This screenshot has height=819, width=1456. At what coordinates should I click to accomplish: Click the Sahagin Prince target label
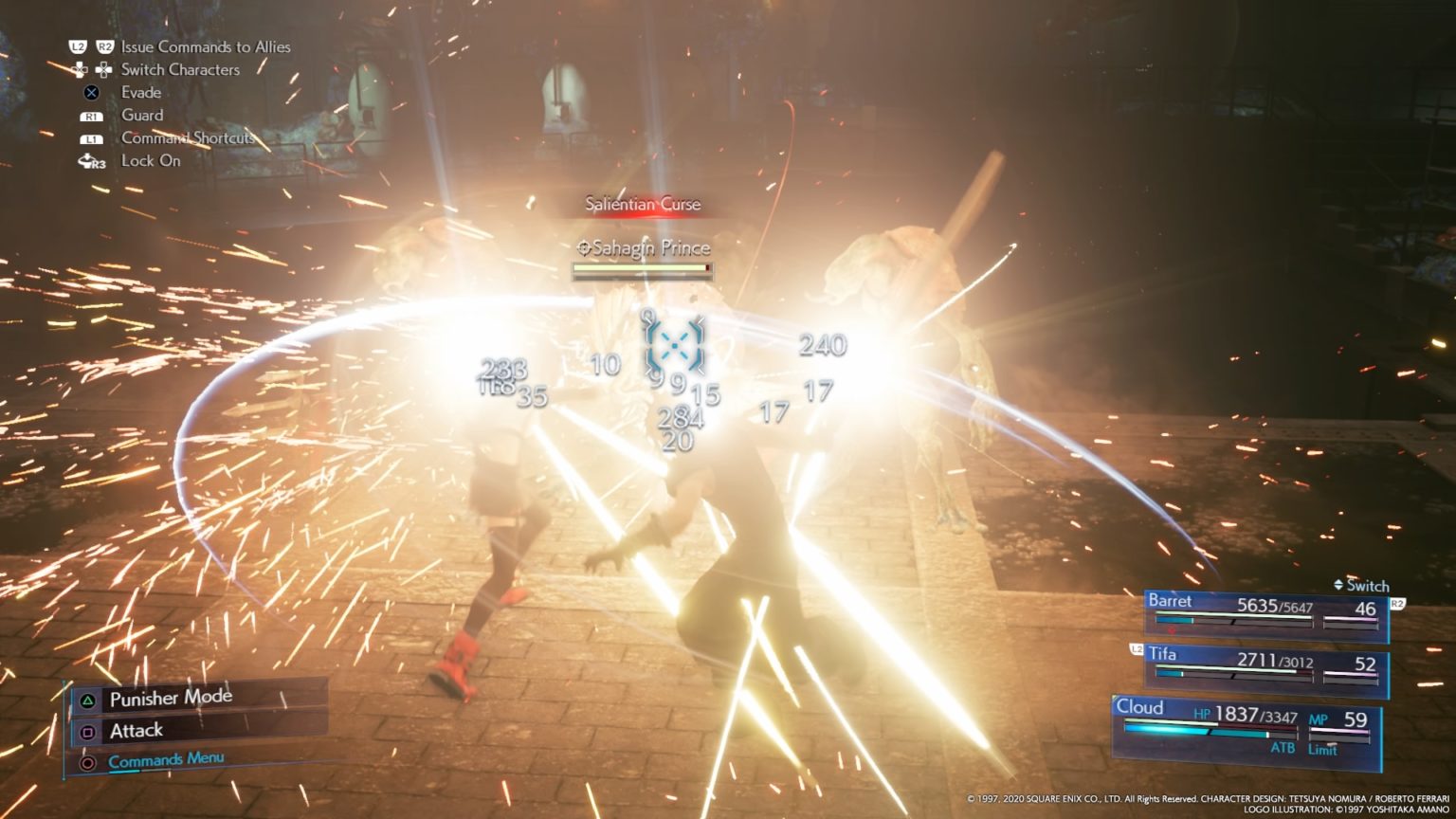click(644, 248)
